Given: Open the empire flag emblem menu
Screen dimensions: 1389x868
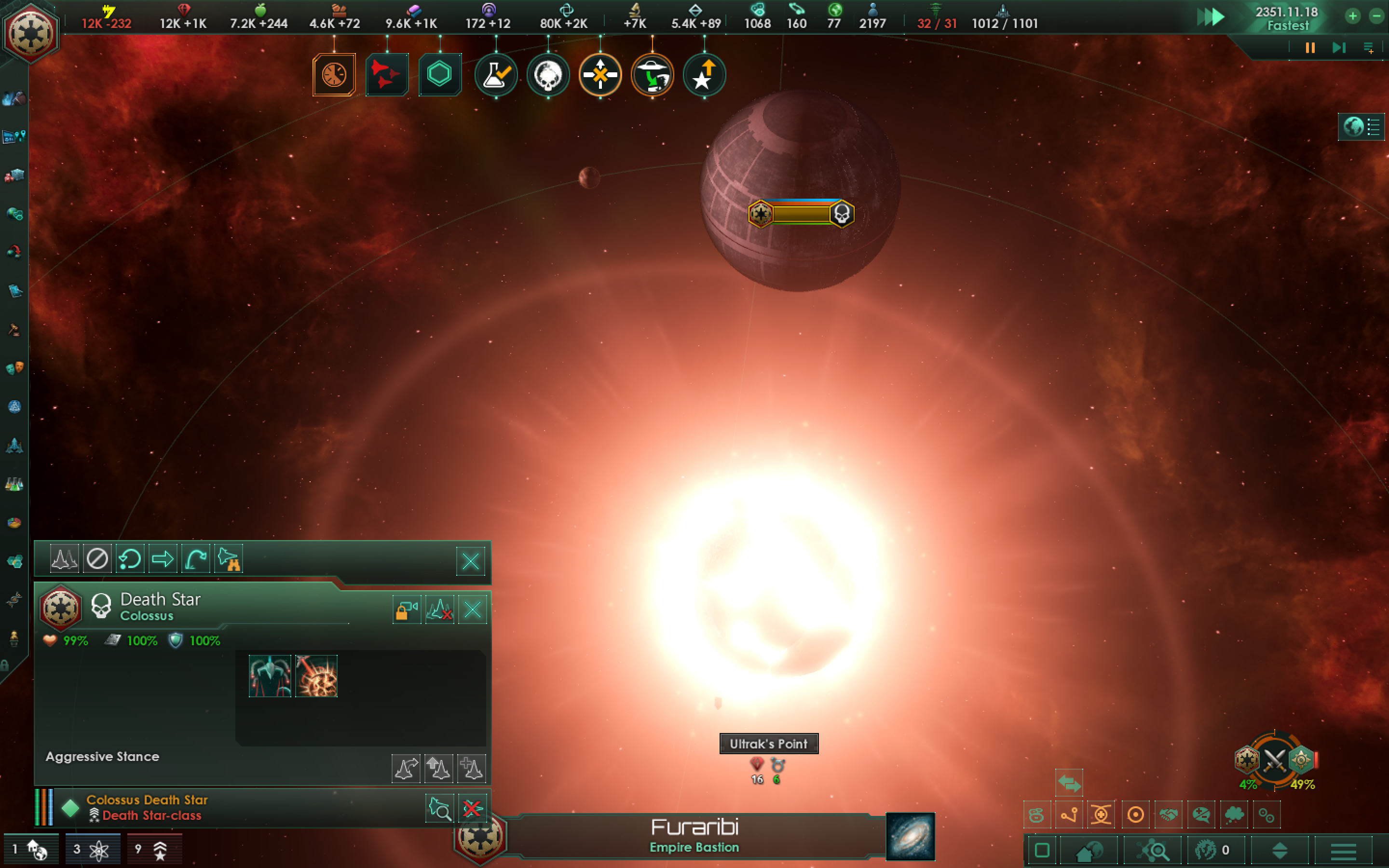Looking at the screenshot, I should pos(30,32).
